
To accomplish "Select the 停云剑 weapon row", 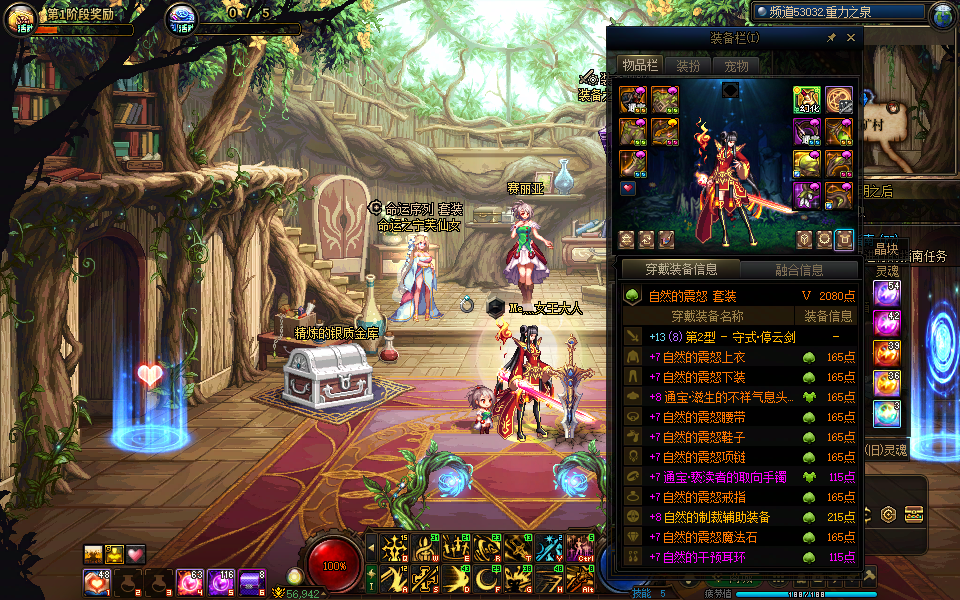I will (x=740, y=337).
